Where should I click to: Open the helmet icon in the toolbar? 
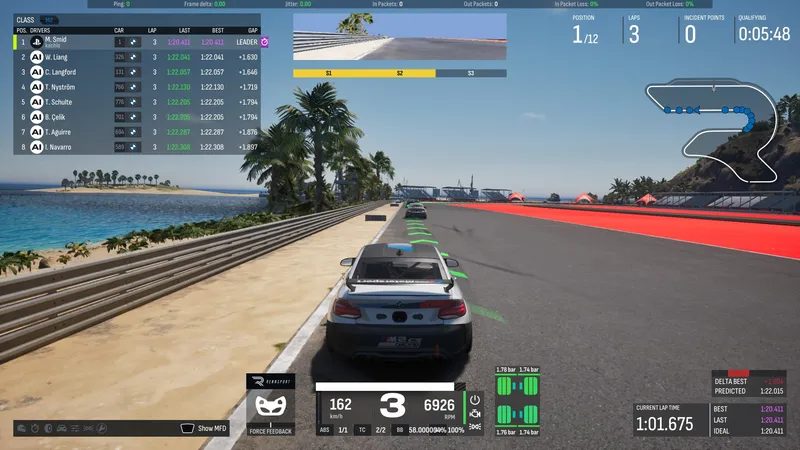click(21, 428)
